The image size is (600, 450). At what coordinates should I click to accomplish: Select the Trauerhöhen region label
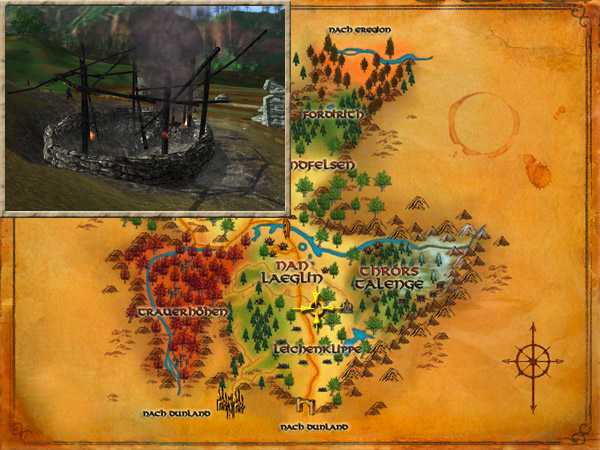pos(179,312)
